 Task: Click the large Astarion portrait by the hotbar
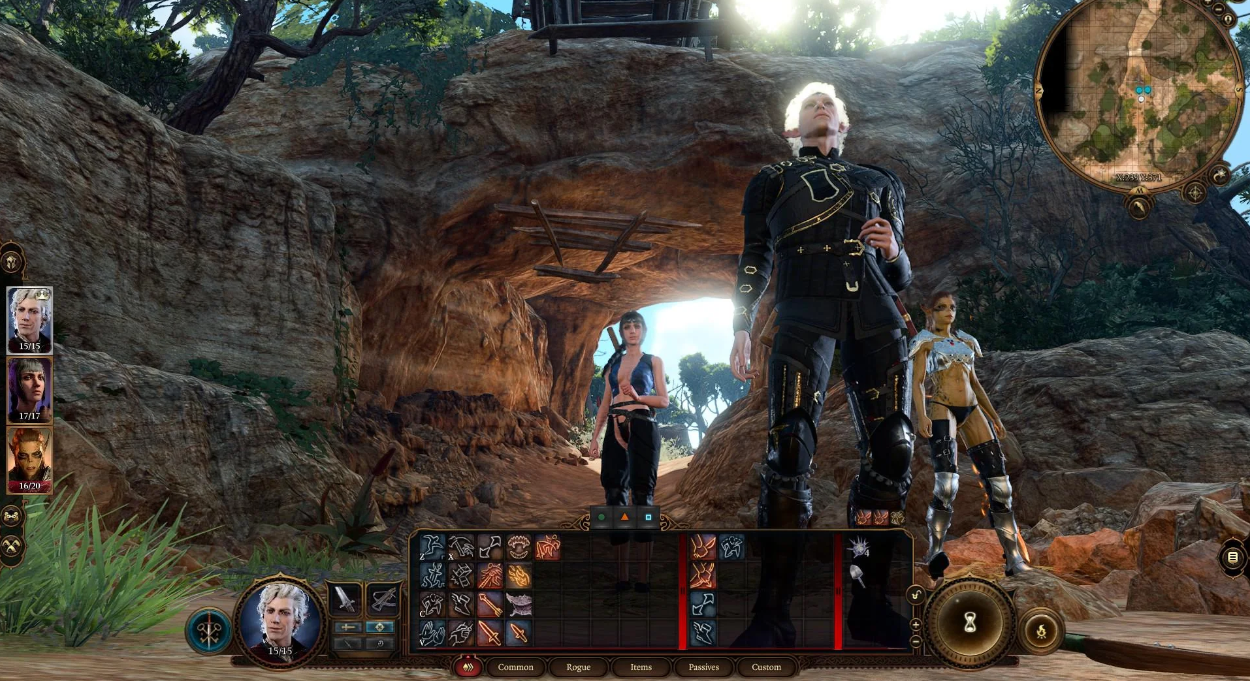point(280,618)
